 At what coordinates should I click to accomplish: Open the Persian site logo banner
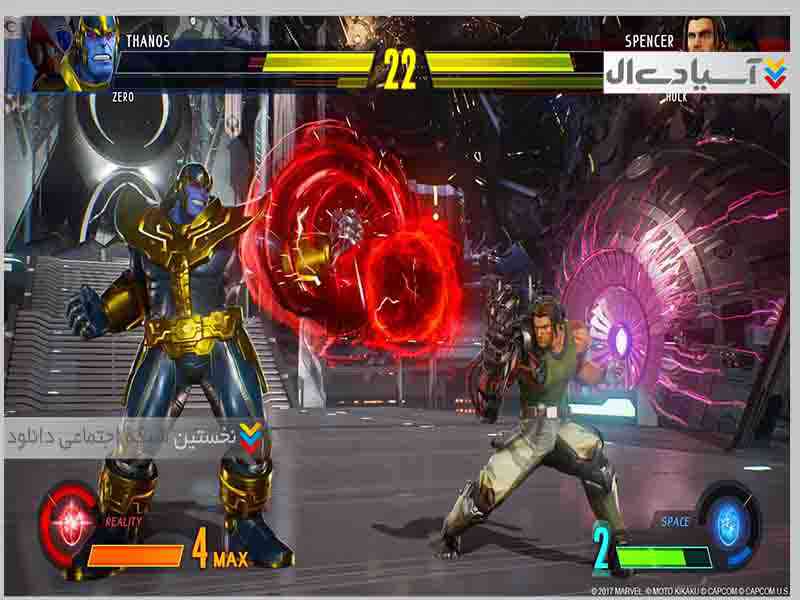pyautogui.click(x=695, y=72)
